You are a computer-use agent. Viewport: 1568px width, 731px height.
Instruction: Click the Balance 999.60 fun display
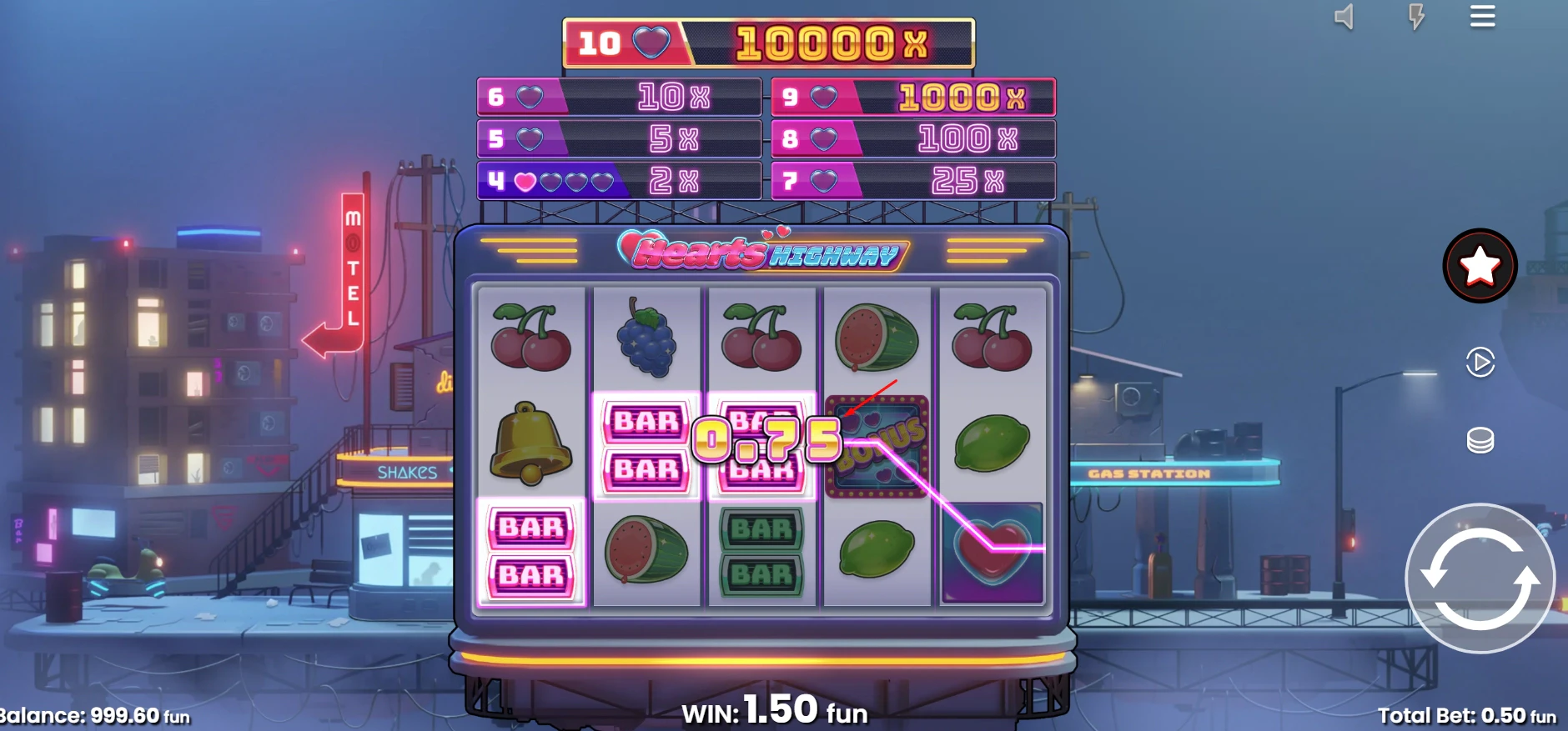pyautogui.click(x=94, y=715)
